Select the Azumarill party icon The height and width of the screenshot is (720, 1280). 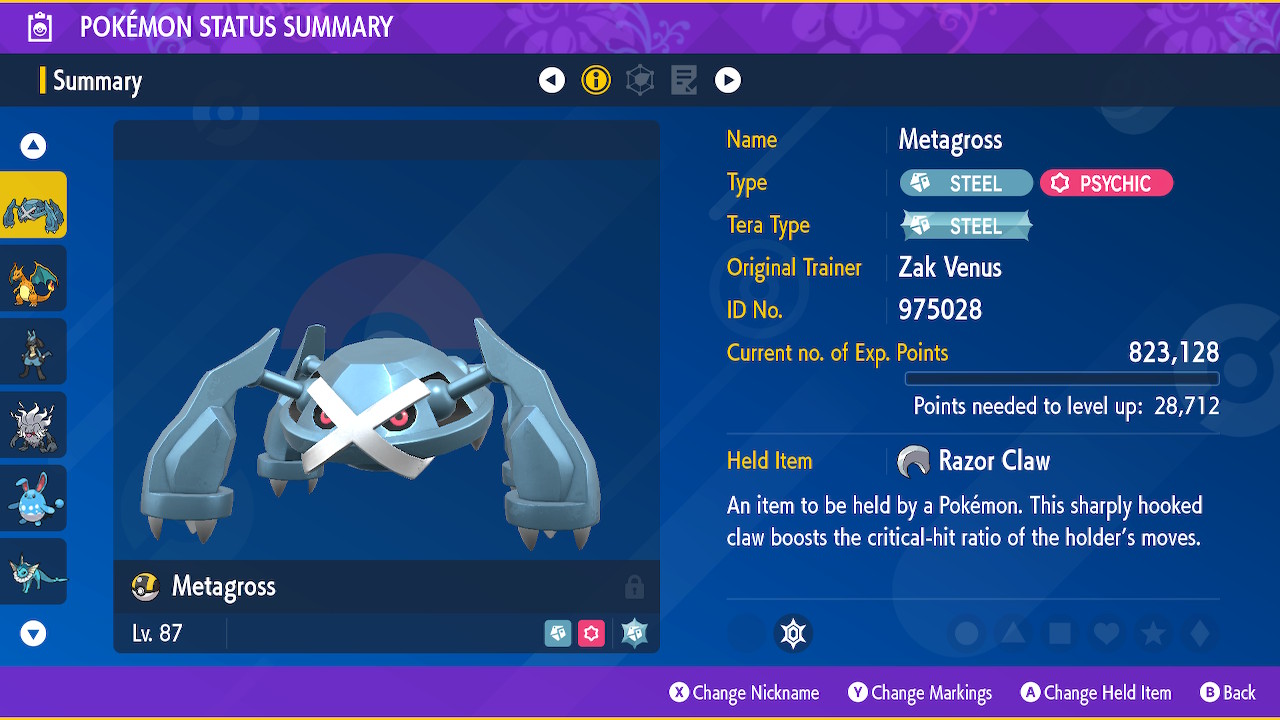tap(33, 497)
